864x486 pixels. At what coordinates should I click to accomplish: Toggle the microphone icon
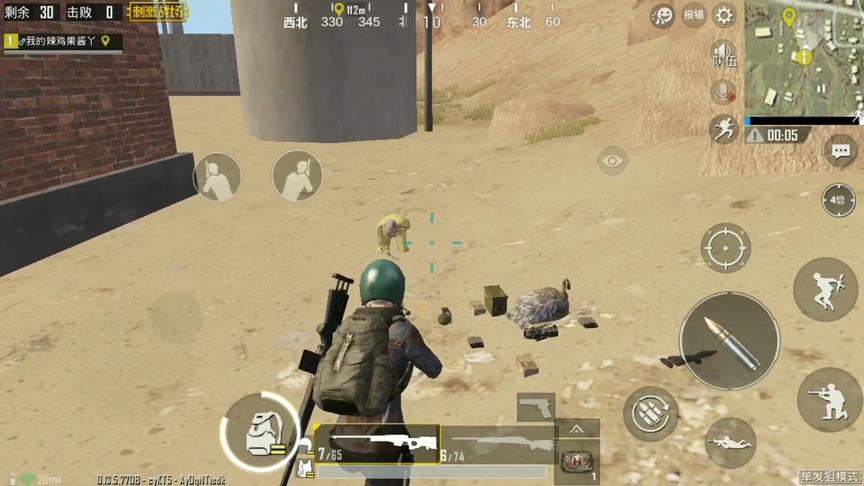point(721,93)
